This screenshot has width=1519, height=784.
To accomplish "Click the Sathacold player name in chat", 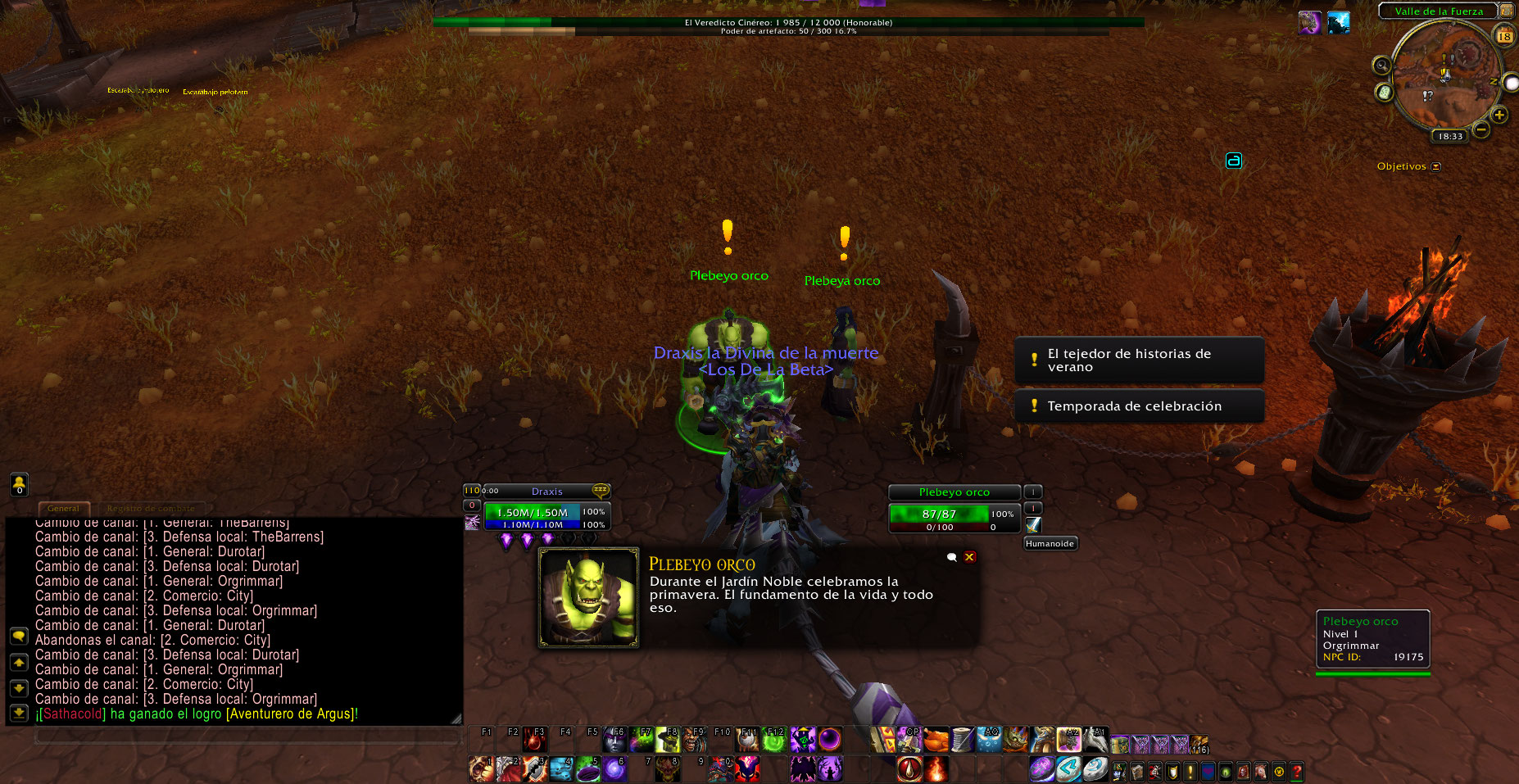I will (73, 714).
